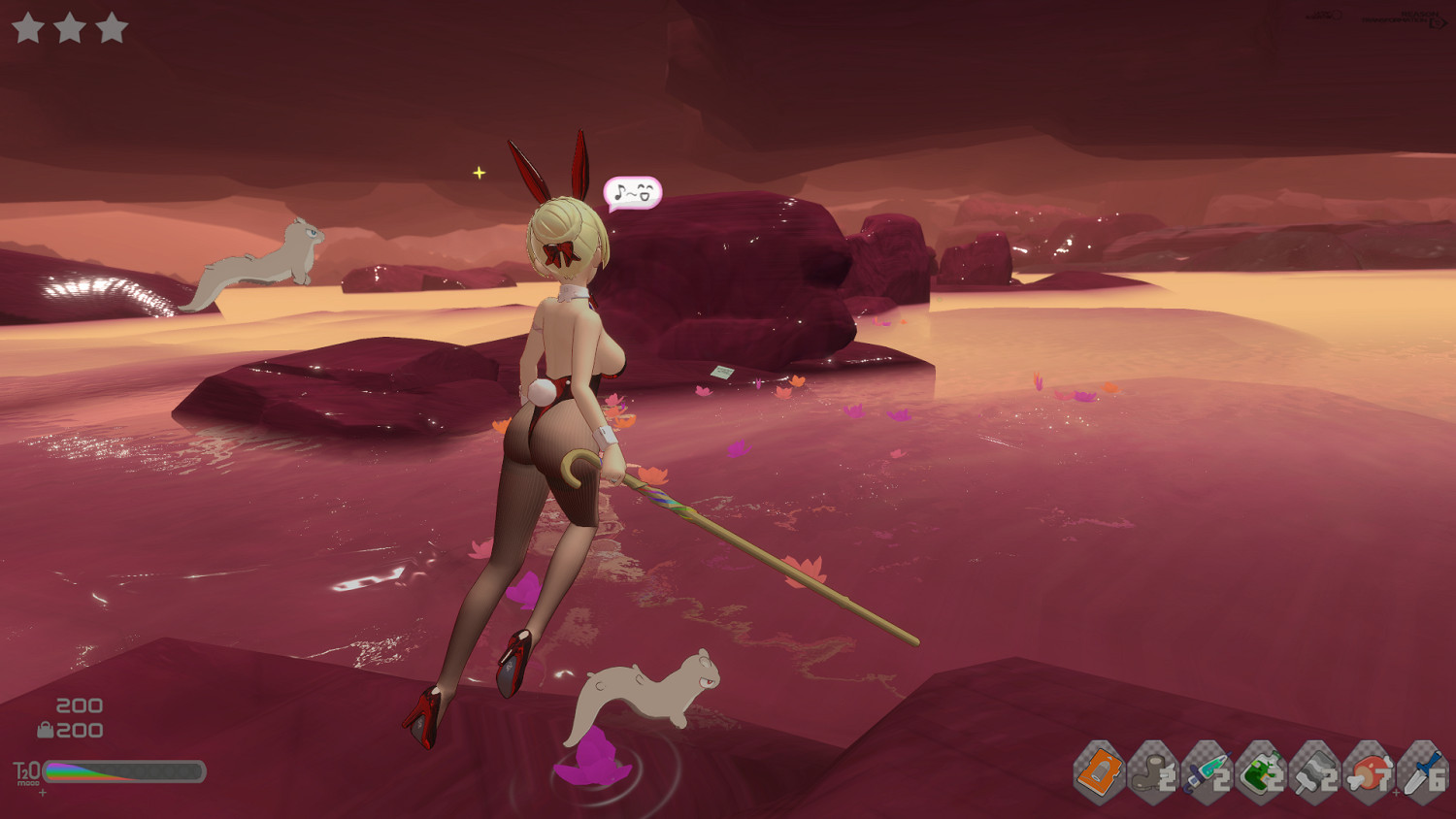
Task: Click the bag icon beside the 200 count
Action: (48, 728)
